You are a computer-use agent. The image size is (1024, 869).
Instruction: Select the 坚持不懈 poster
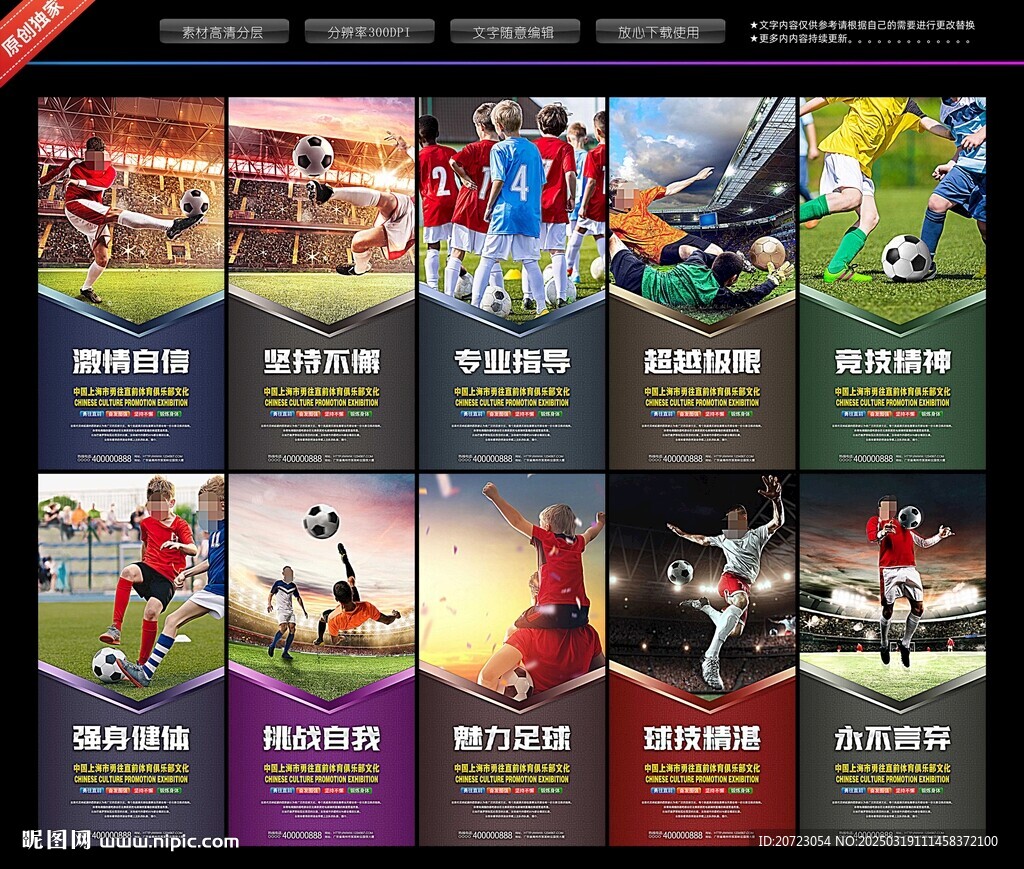(321, 283)
